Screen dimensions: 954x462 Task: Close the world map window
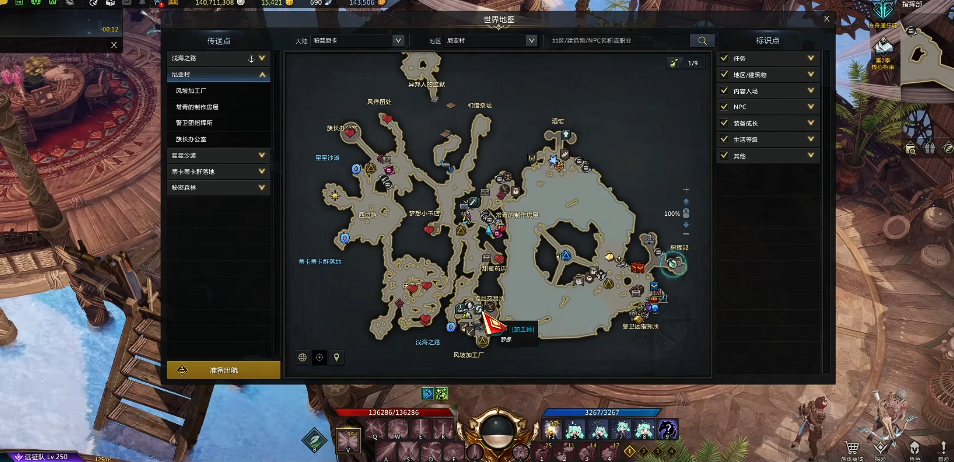click(826, 18)
